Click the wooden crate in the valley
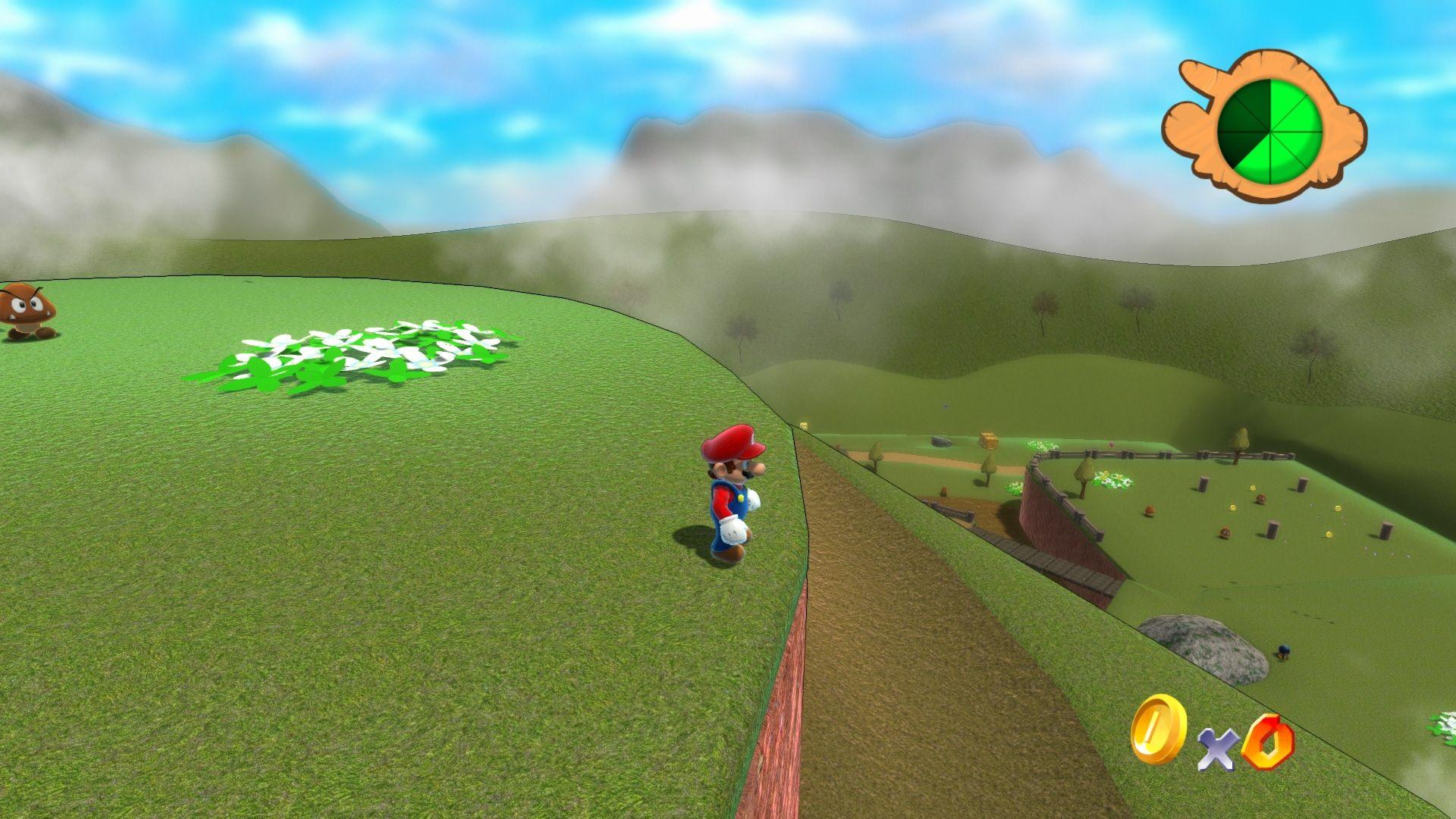Viewport: 1456px width, 819px height. coord(988,440)
